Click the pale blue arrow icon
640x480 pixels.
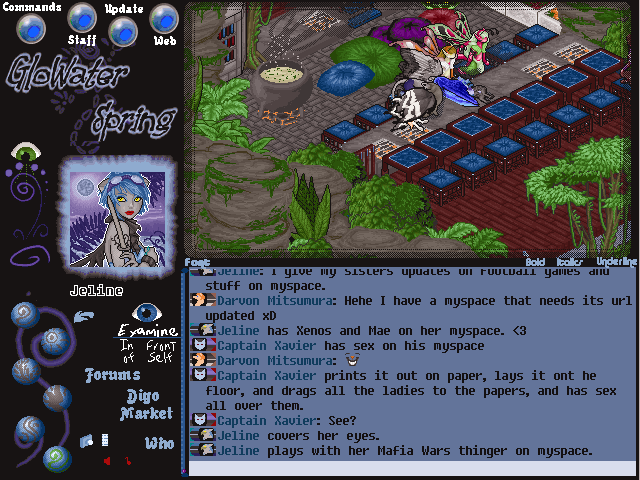tap(85, 317)
